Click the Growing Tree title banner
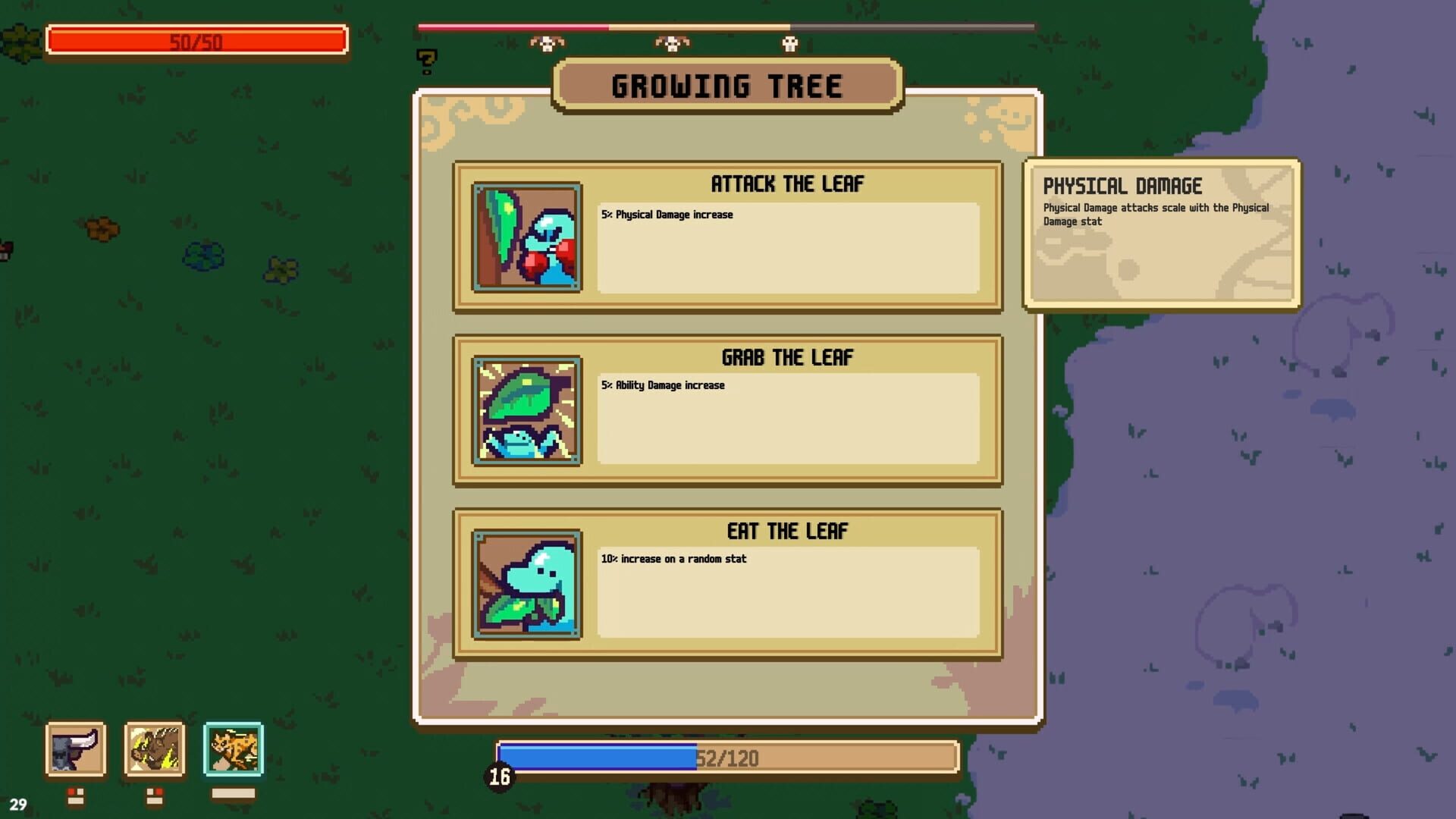1456x819 pixels. [727, 84]
